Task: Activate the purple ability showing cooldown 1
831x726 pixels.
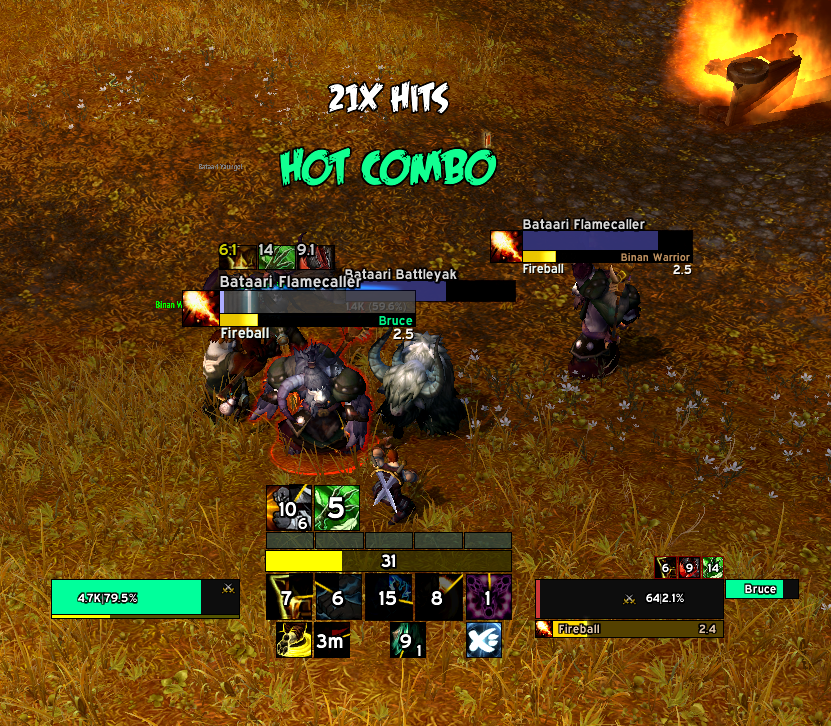Action: click(488, 598)
